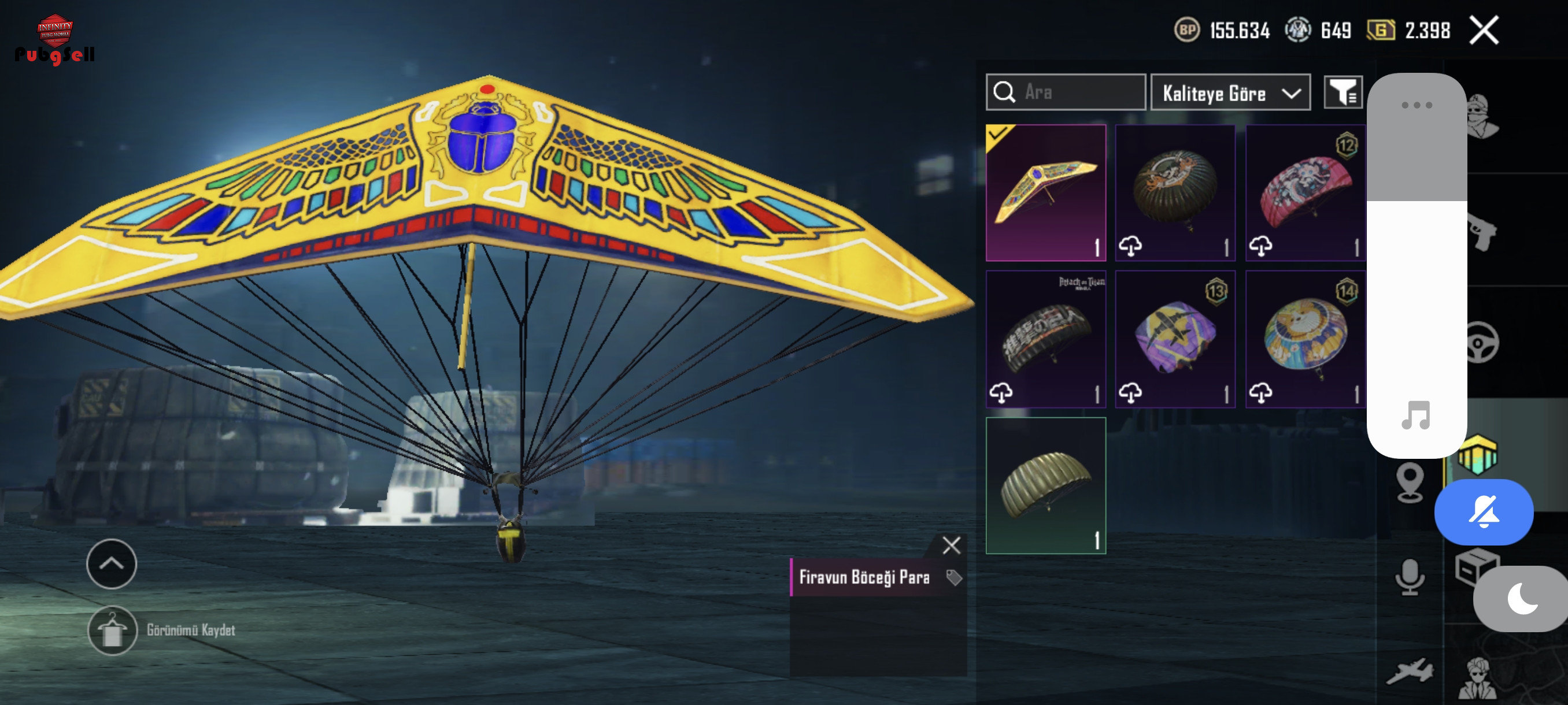The width and height of the screenshot is (1568, 705).
Task: Open the airplane skins category
Action: pos(1409,671)
